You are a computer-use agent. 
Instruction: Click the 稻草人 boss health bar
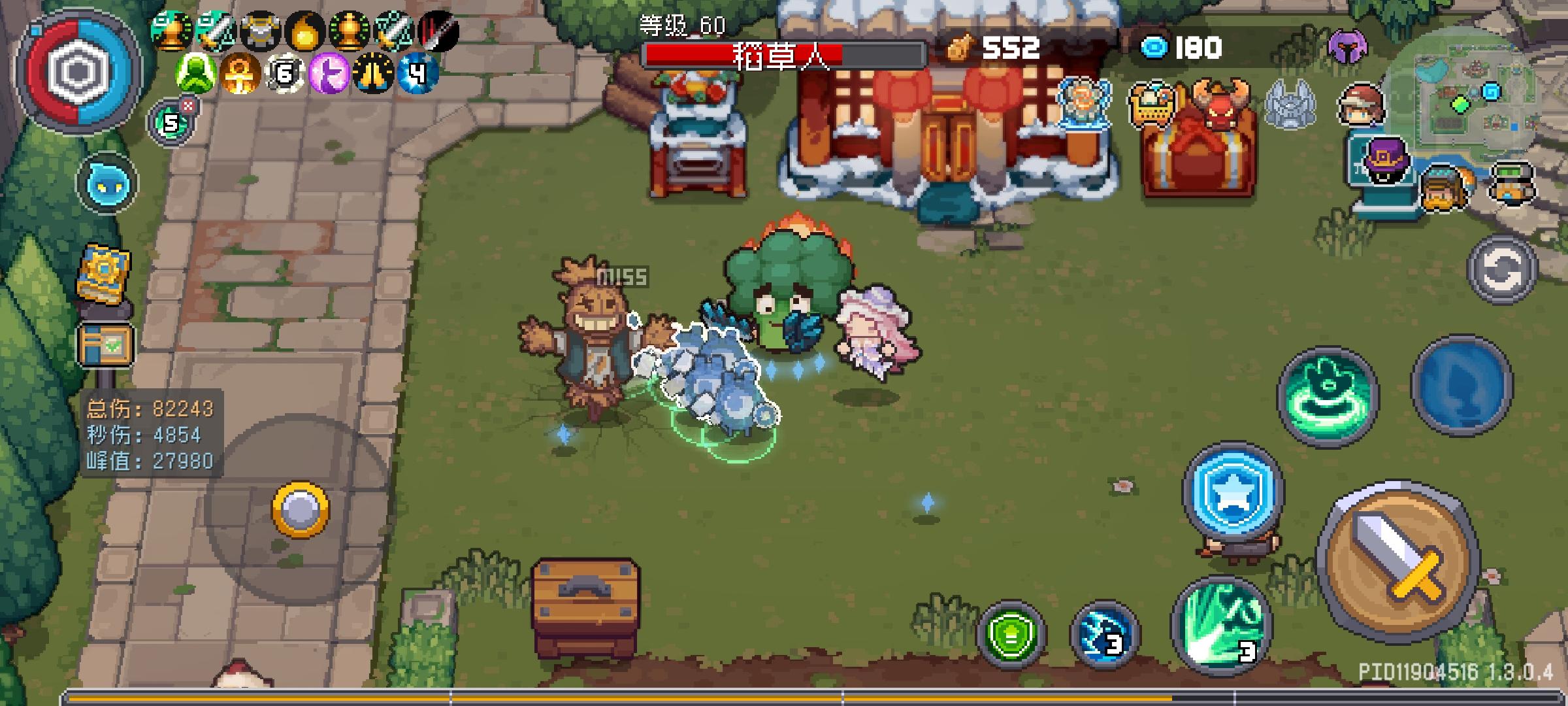(777, 56)
